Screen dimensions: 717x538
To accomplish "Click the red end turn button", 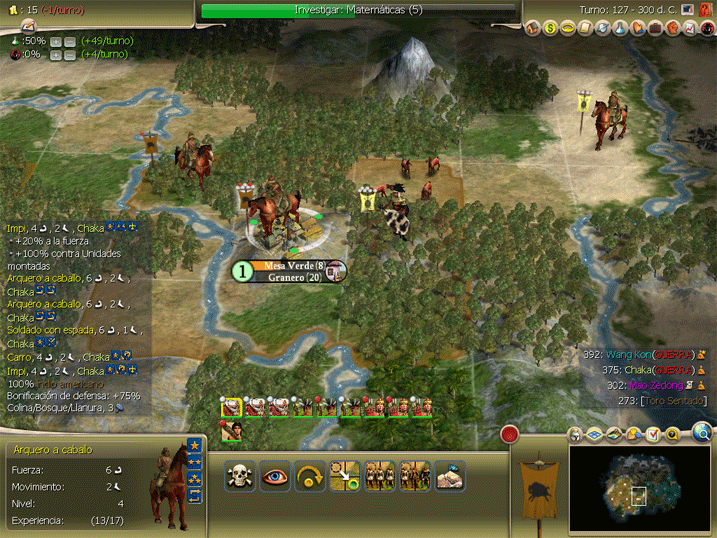I will coord(510,434).
